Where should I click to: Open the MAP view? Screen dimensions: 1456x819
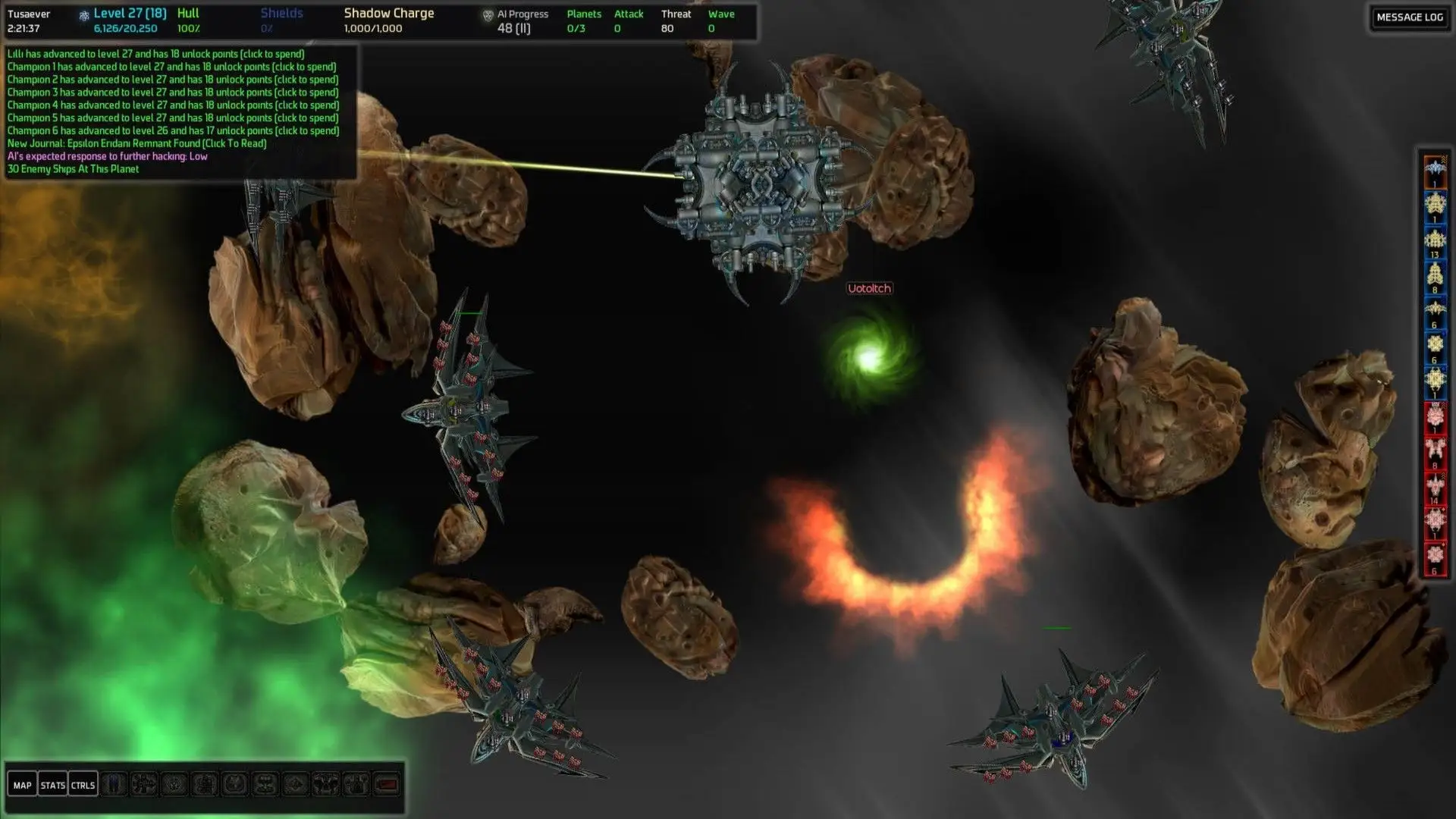click(x=23, y=785)
